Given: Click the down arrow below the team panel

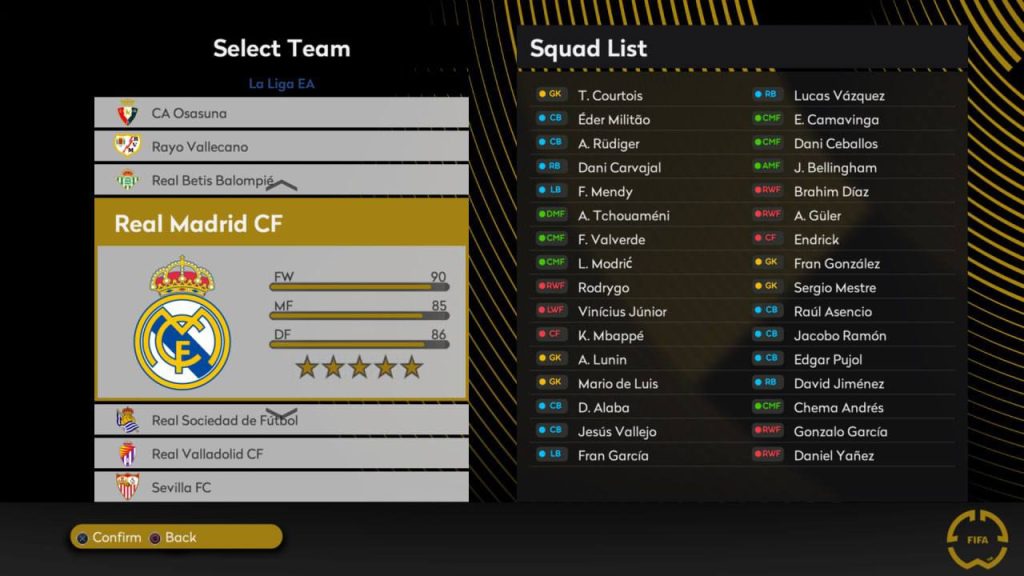Looking at the screenshot, I should coord(282,414).
